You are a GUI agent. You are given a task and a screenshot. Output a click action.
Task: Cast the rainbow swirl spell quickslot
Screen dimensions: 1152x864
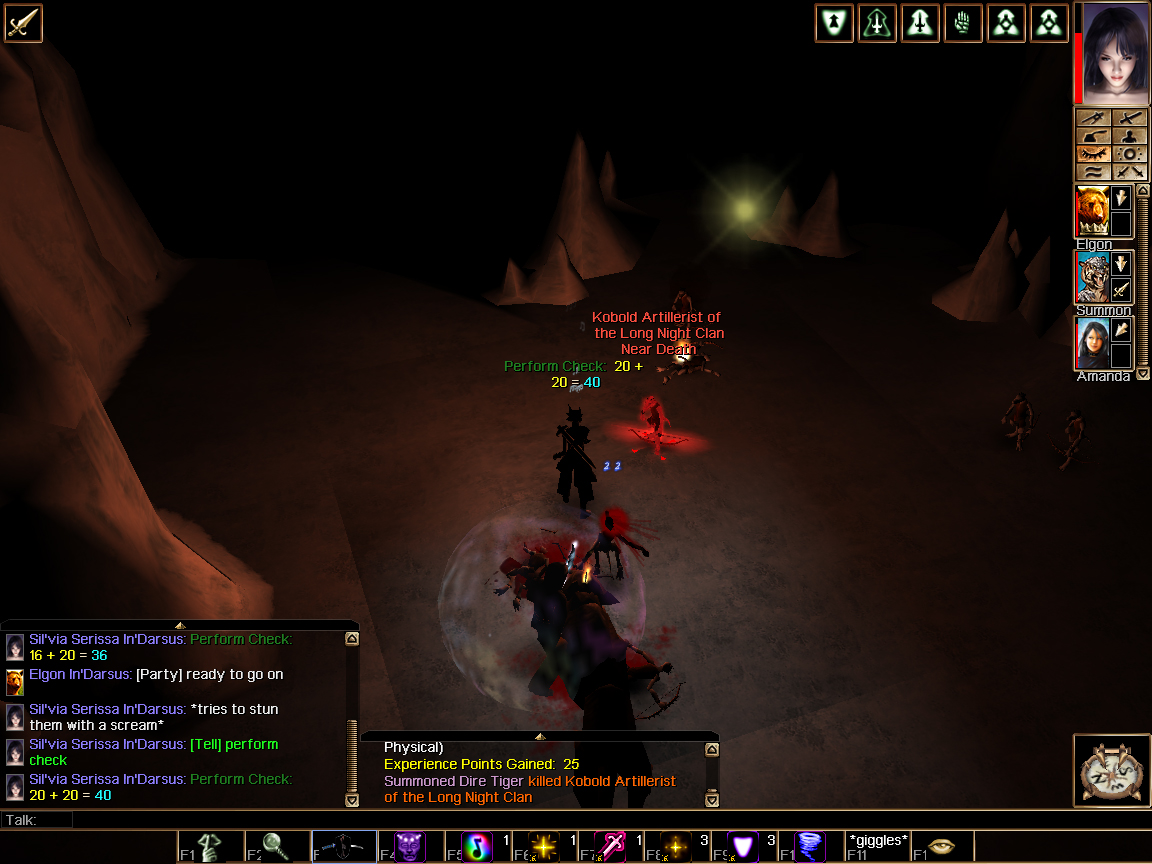click(x=476, y=847)
